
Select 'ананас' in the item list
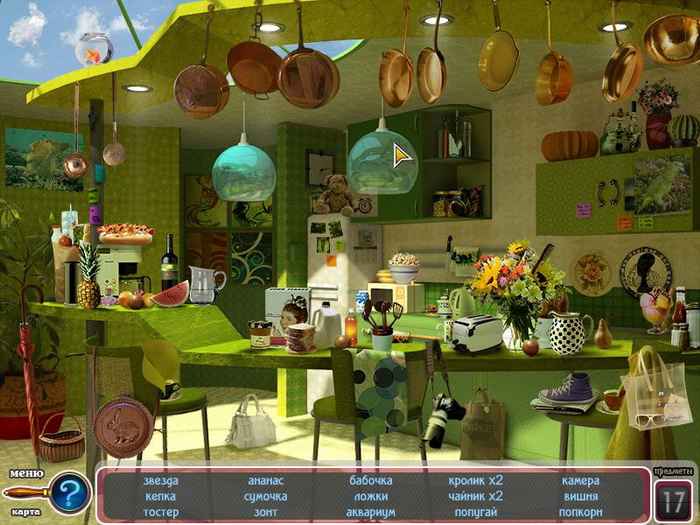266,480
